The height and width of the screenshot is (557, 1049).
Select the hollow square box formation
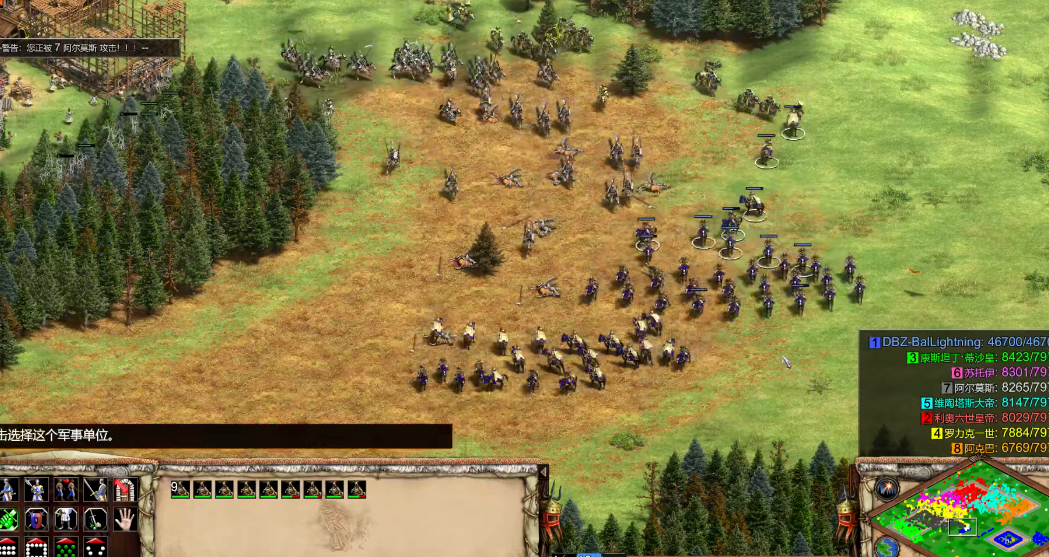pyautogui.click(x=36, y=548)
